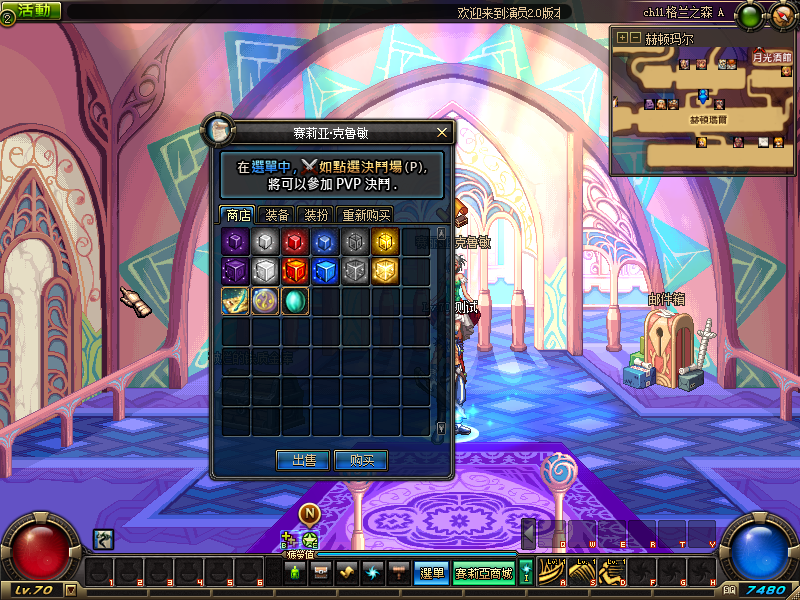Zoom out the minimap with minus button
The image size is (800, 600).
[634, 37]
